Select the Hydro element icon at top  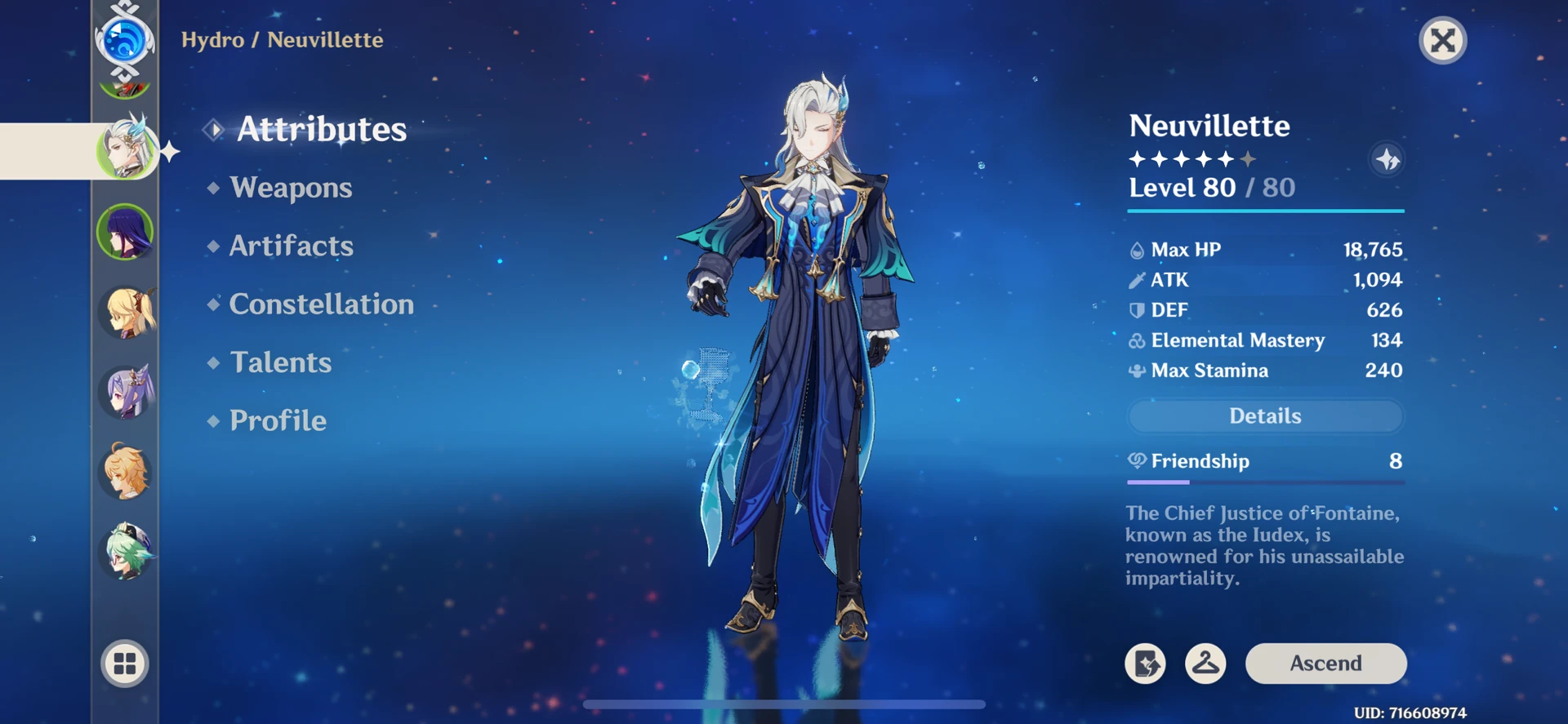[x=124, y=39]
